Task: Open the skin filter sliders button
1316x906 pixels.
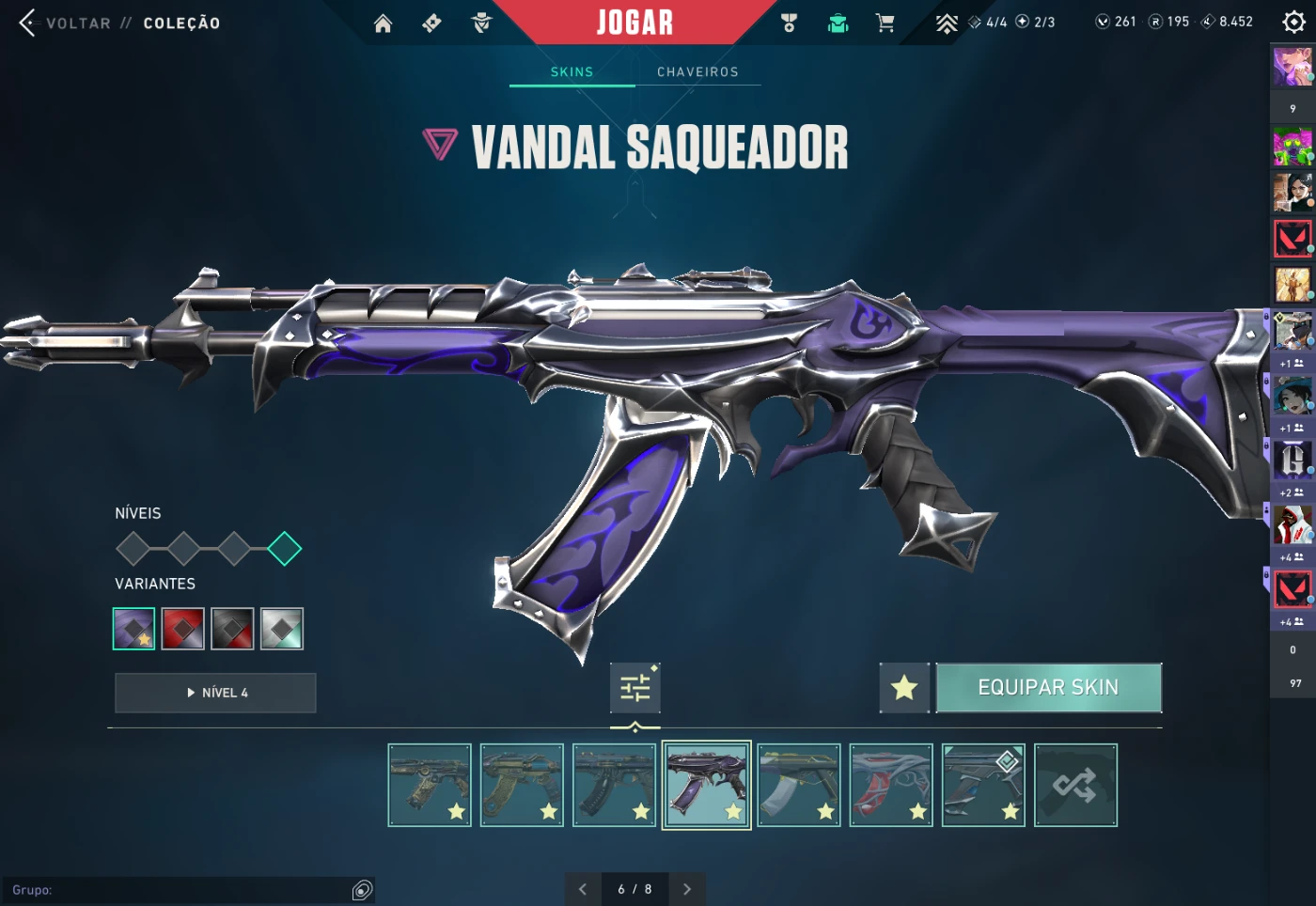Action: click(634, 688)
